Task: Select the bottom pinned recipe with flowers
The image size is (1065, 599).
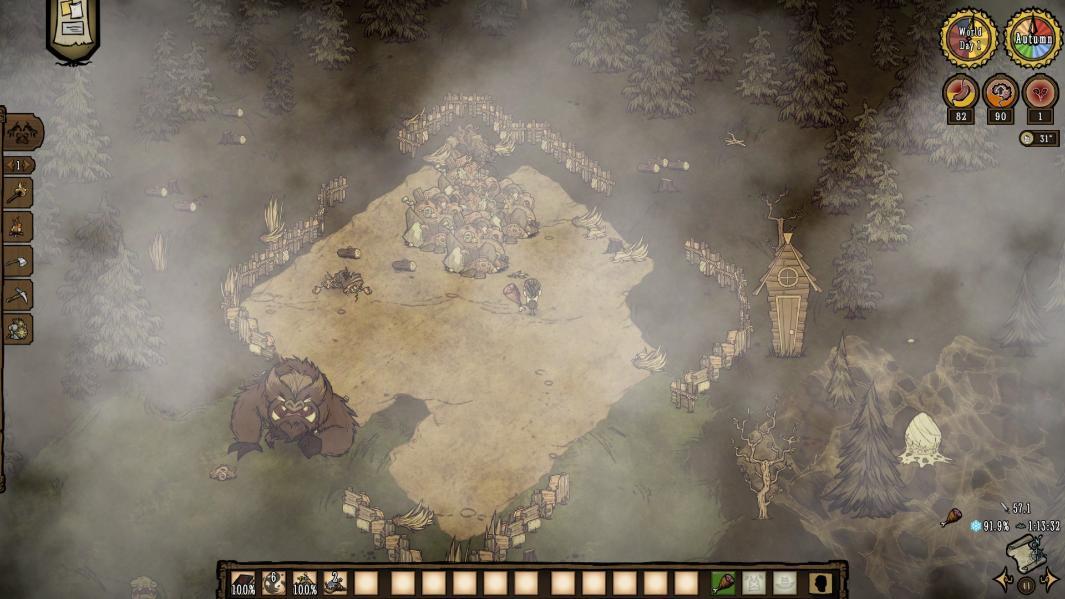Action: tap(19, 329)
